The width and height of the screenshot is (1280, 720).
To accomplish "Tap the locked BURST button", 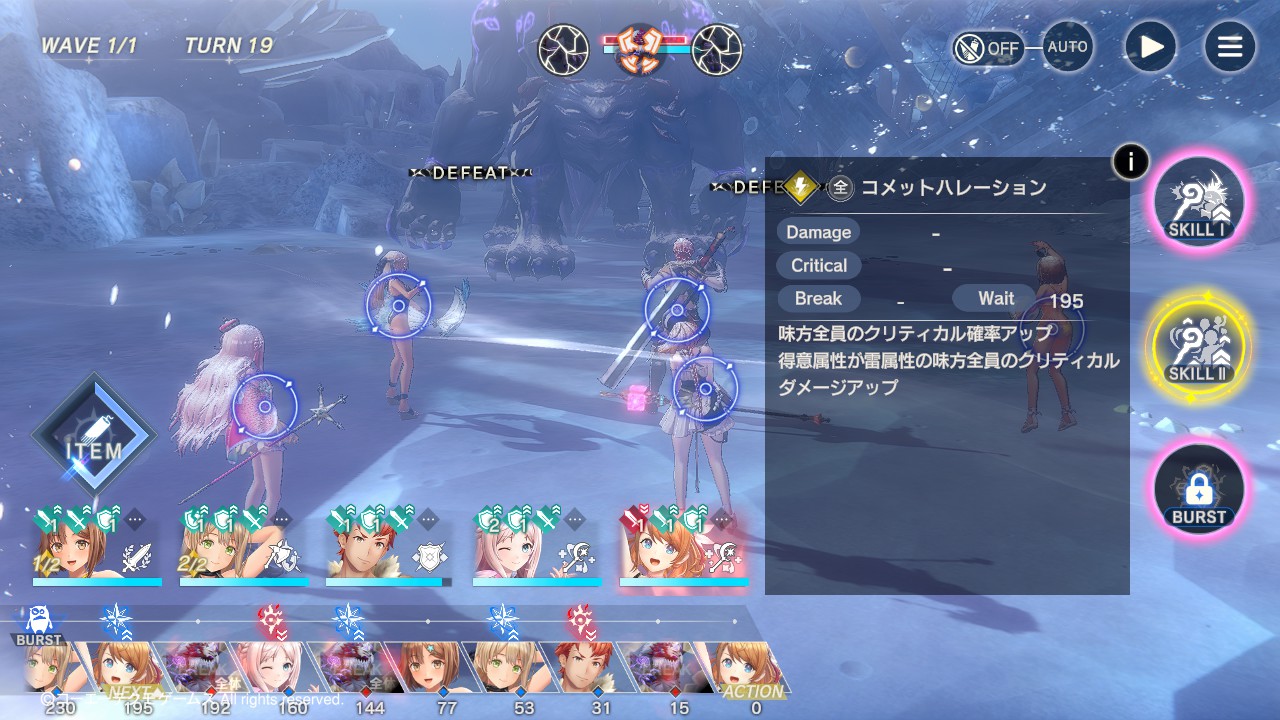I will [1198, 490].
